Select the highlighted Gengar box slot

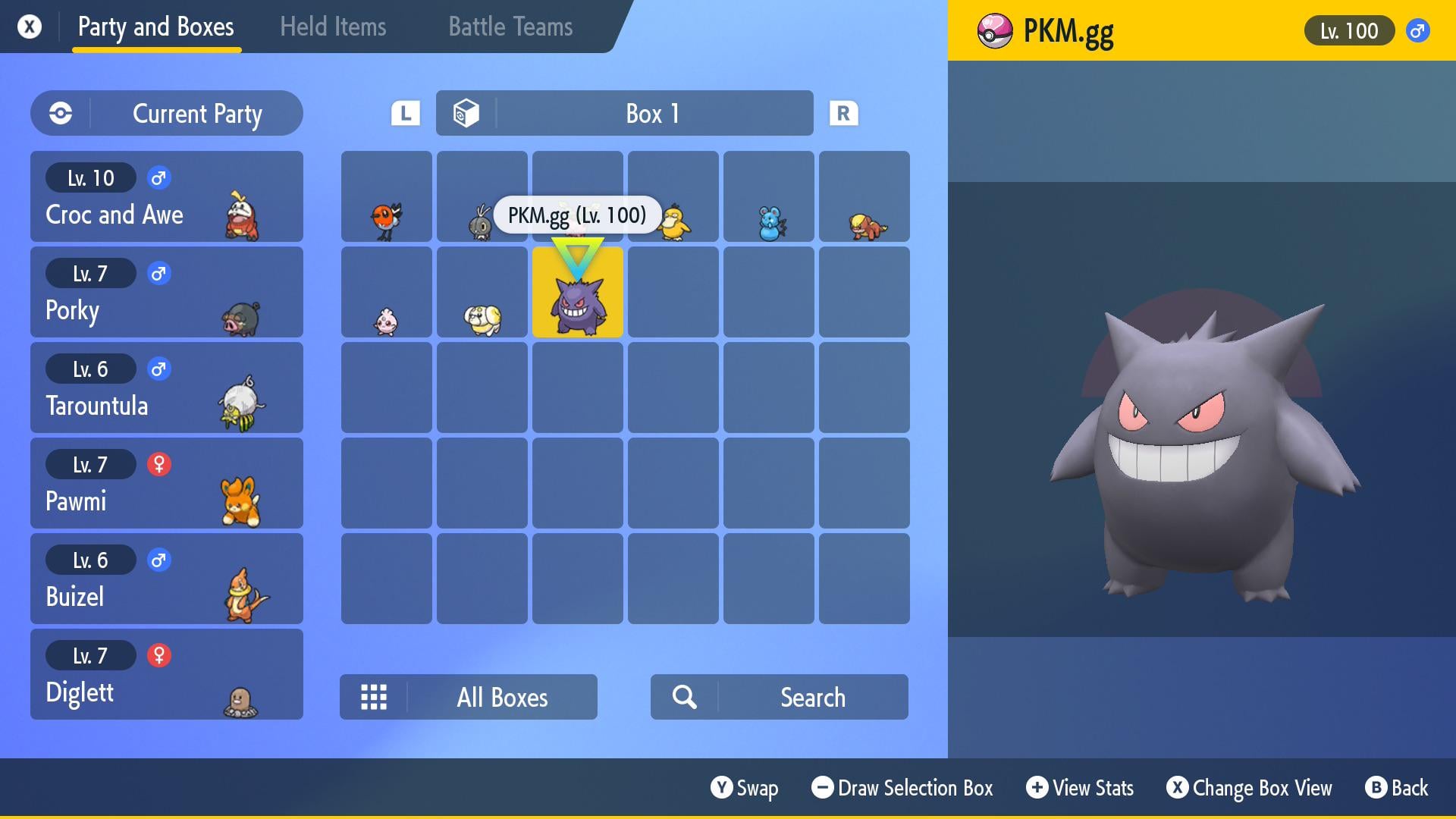[578, 293]
